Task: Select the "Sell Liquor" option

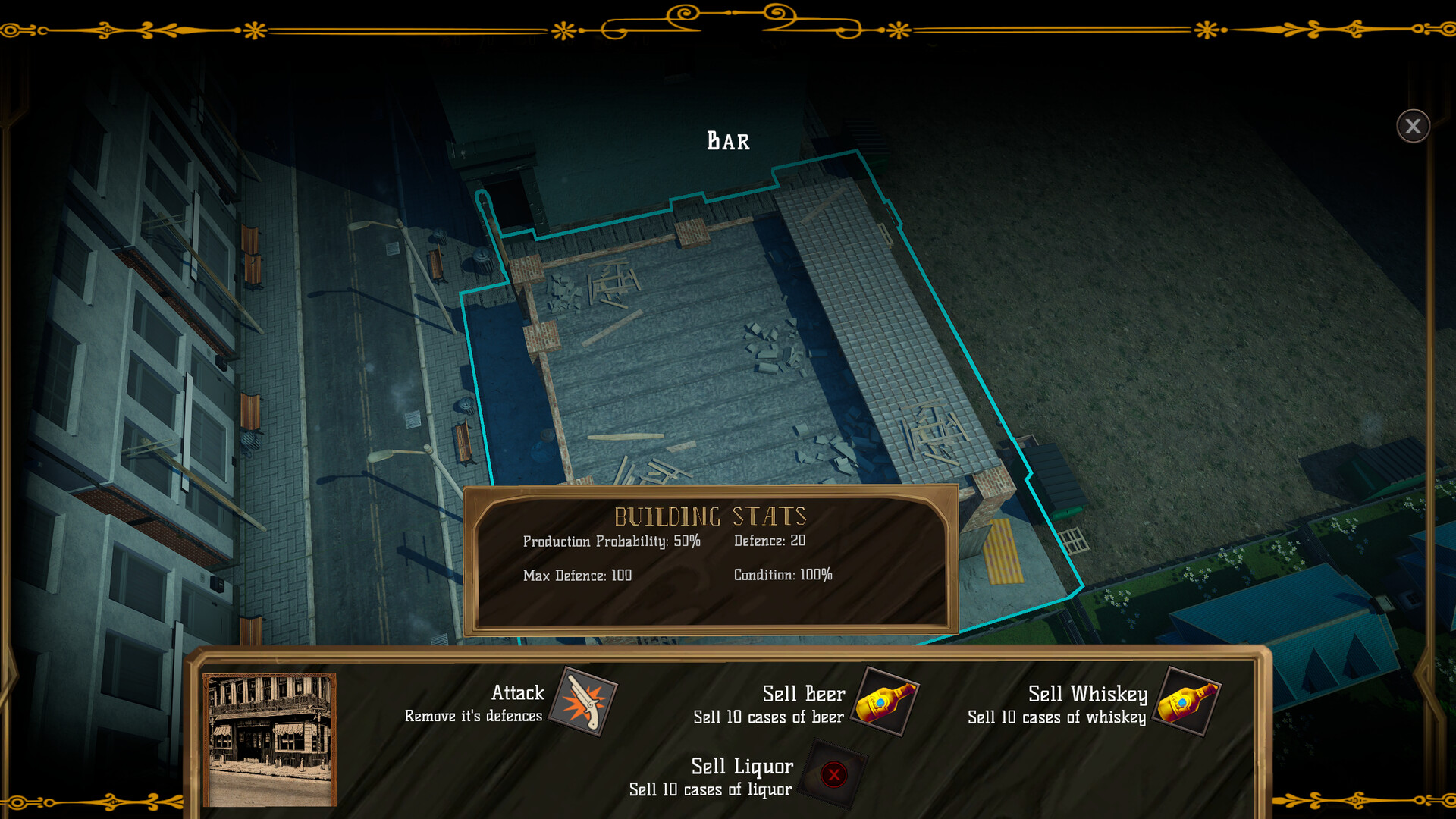Action: (741, 767)
